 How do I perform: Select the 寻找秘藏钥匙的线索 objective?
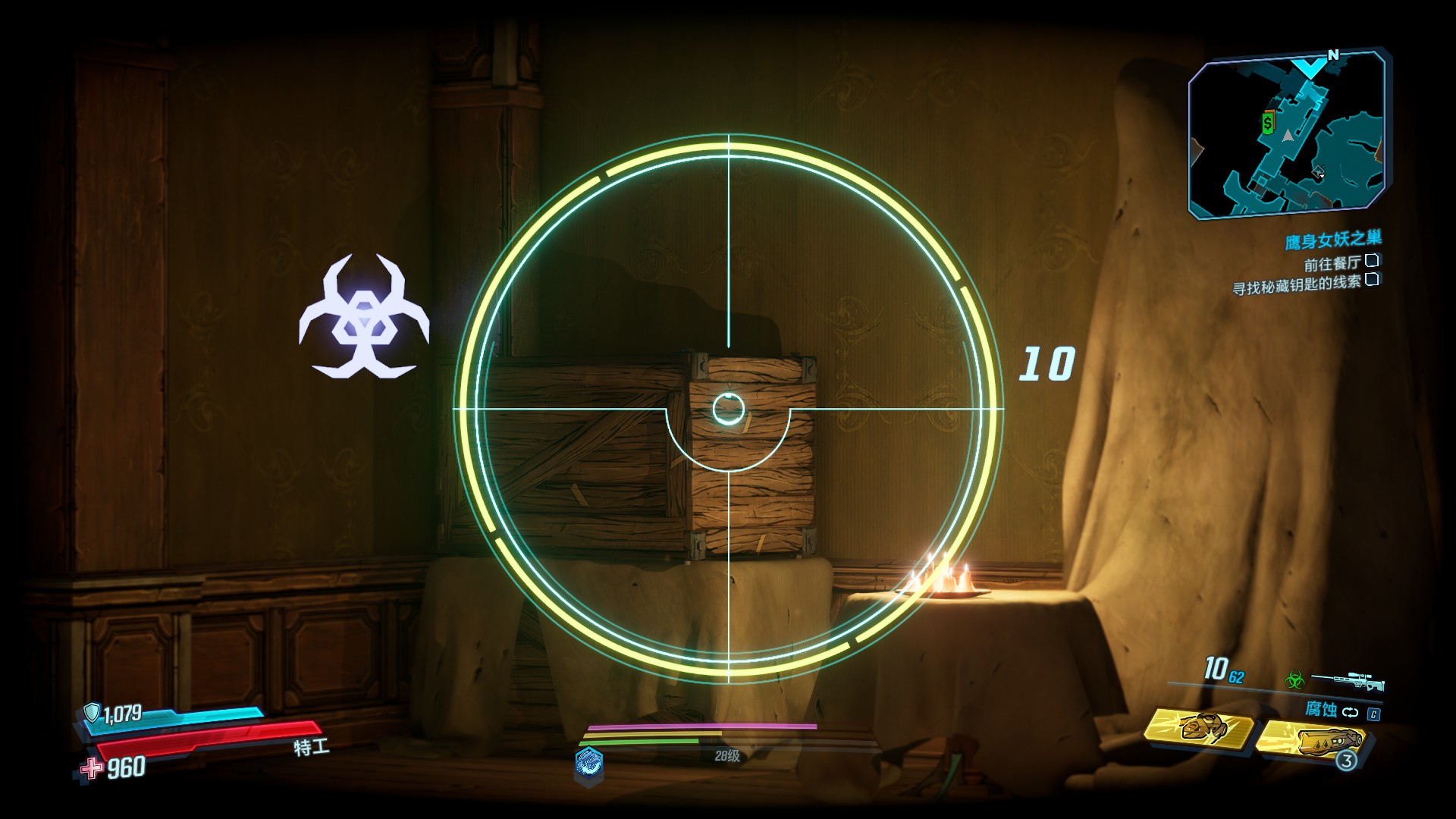[1297, 284]
